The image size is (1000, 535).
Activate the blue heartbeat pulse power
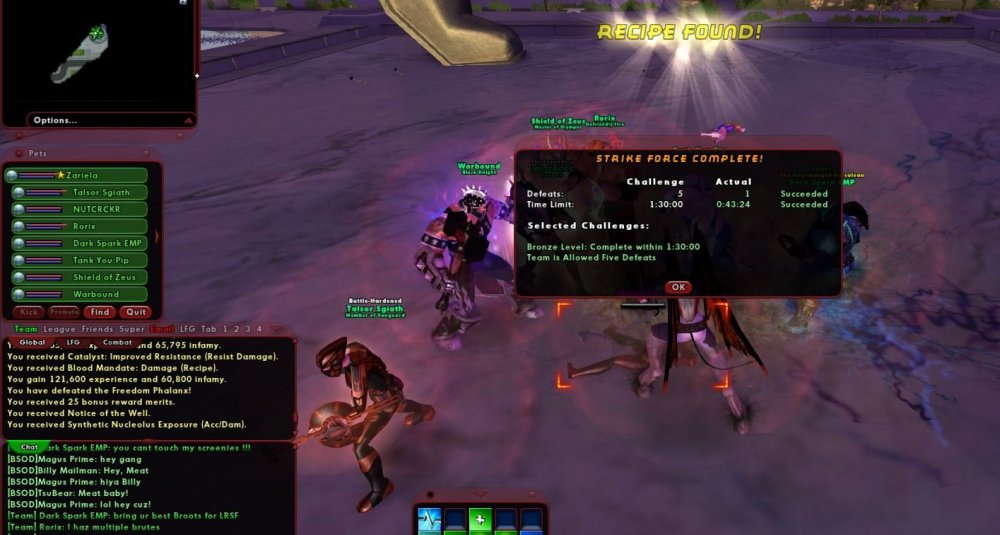[428, 519]
